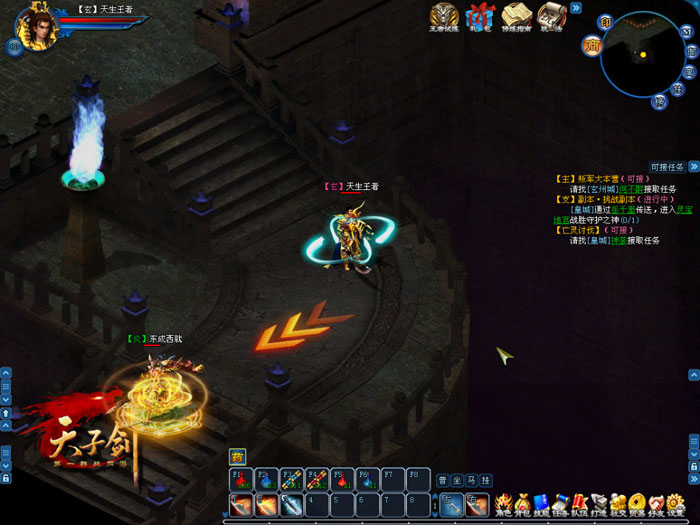700x525 pixels.
Task: Use the blue potion in slot F2
Action: pos(267,478)
